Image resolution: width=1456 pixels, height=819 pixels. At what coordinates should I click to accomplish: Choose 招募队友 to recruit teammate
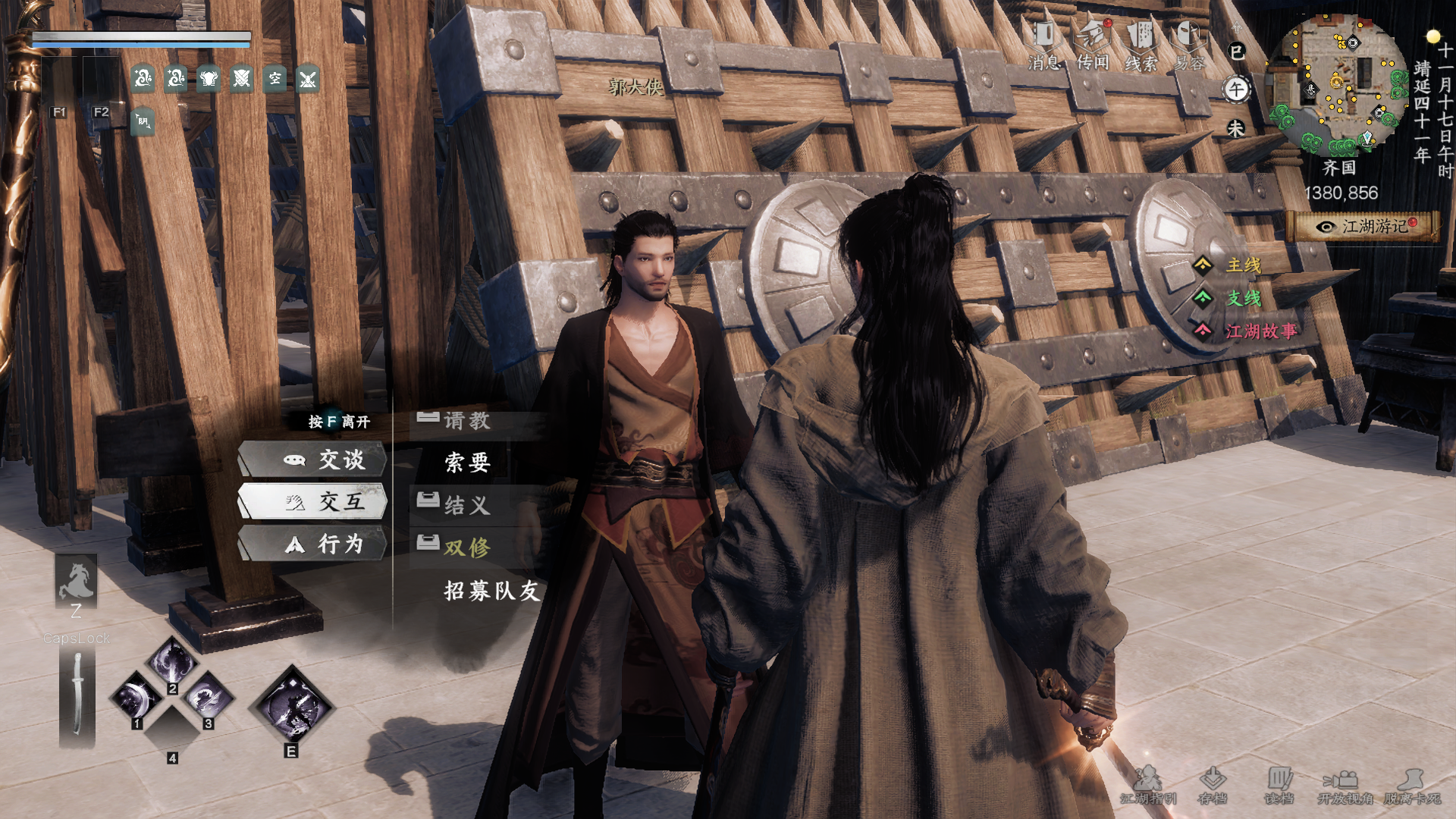[x=491, y=591]
